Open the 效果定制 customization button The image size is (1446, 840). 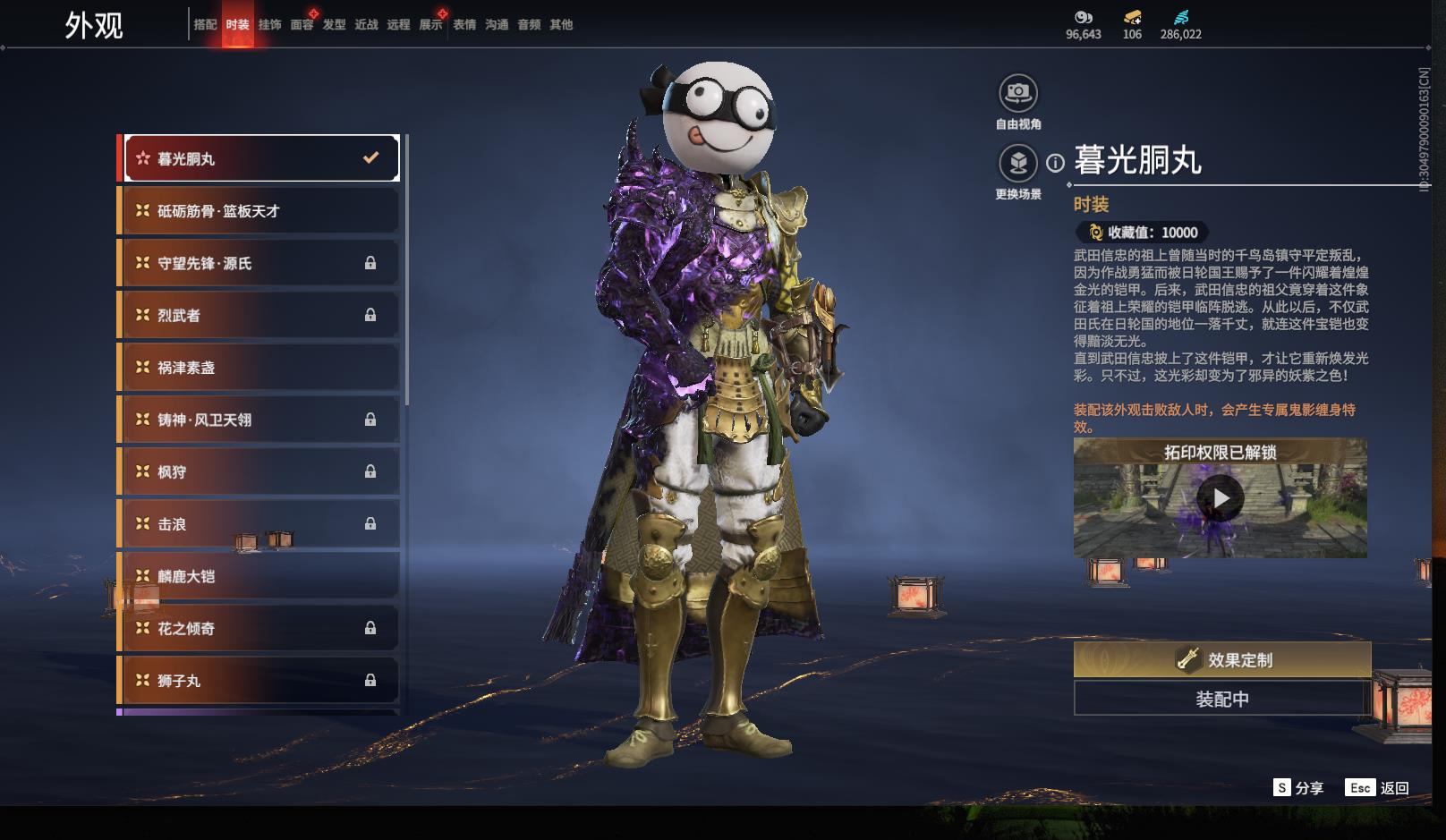point(1222,660)
